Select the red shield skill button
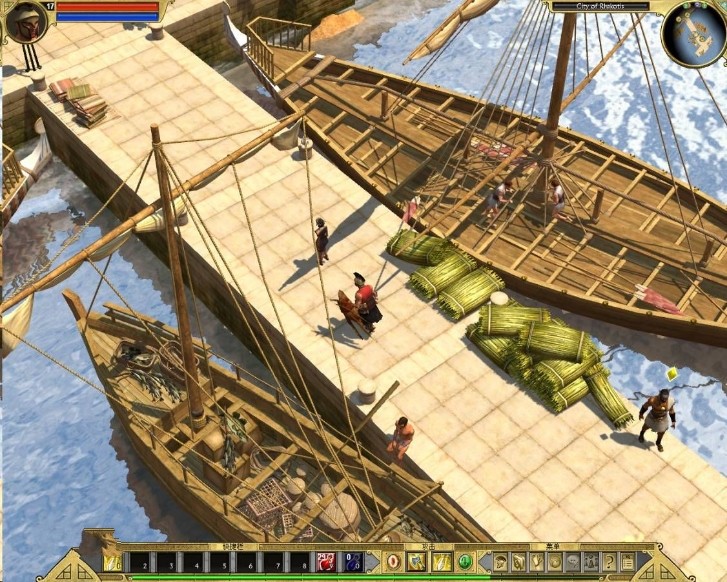Viewport: 727px width, 582px height. pyautogui.click(x=393, y=562)
